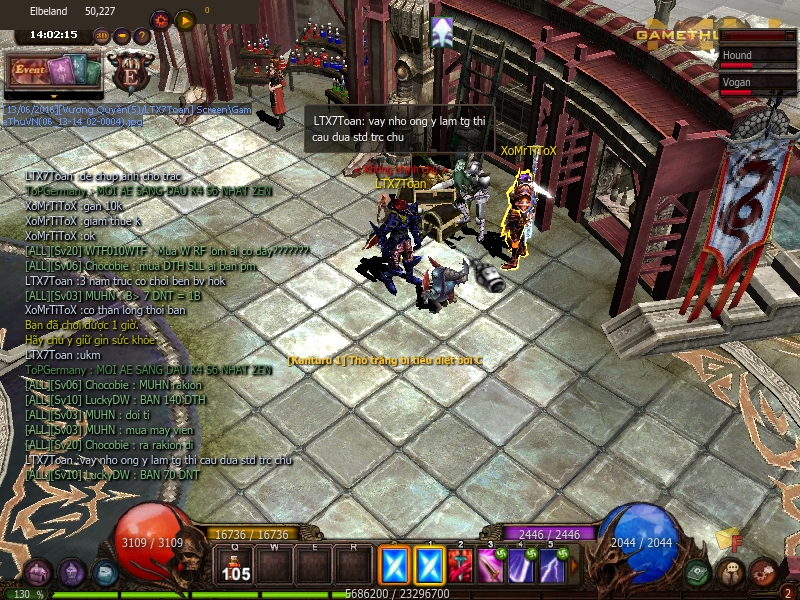This screenshot has height=600, width=800.
Task: Click the orange play arrow button
Action: 184,19
